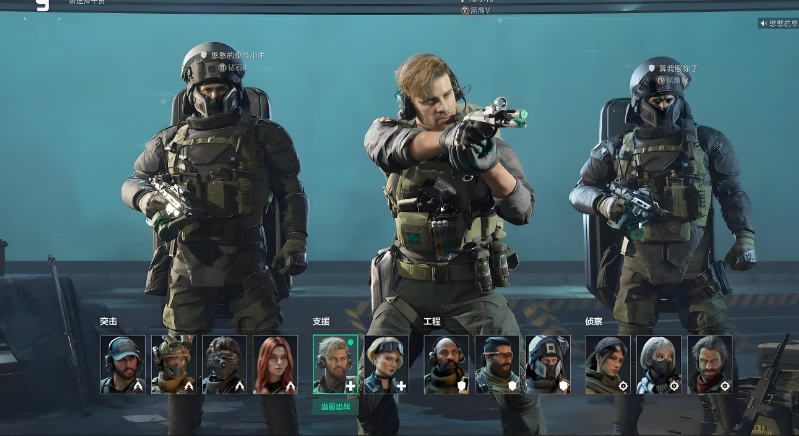Screen dimensions: 799x436
Task: Pick the bearded long-haired recon operator
Action: 710,364
